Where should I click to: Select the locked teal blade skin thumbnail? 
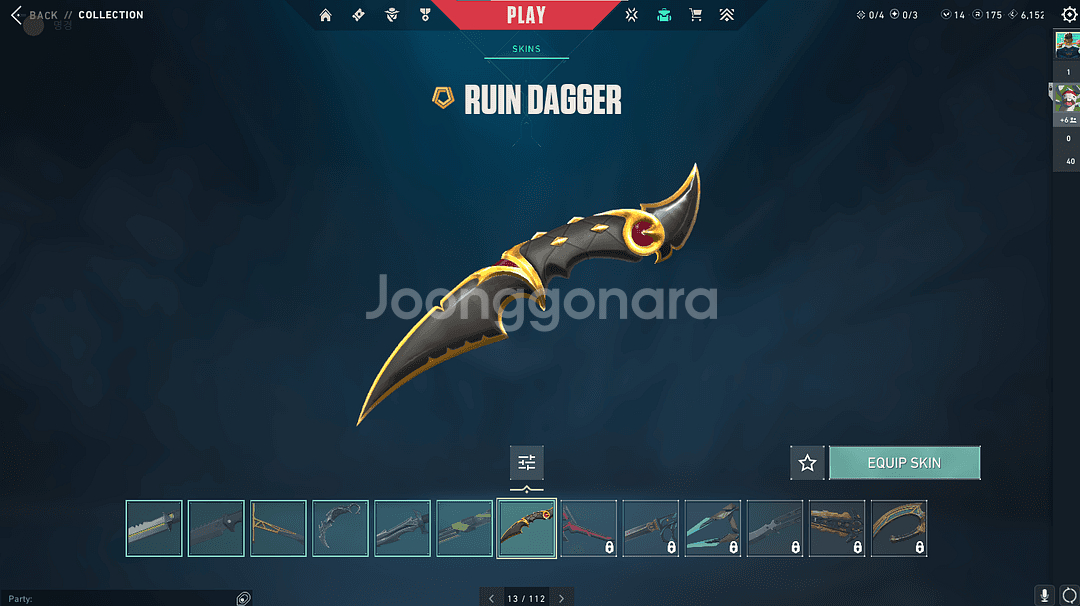712,528
